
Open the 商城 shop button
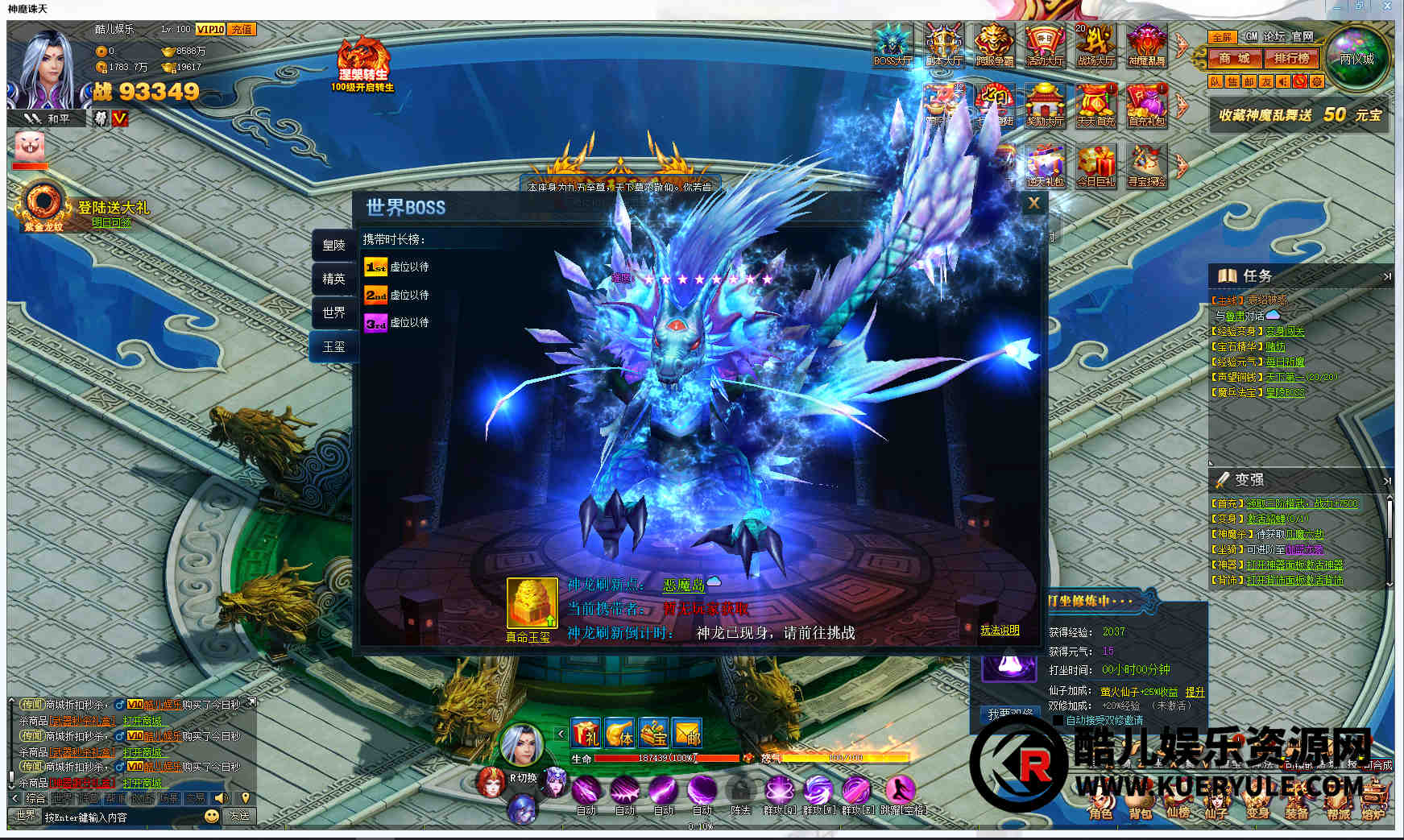click(1233, 58)
